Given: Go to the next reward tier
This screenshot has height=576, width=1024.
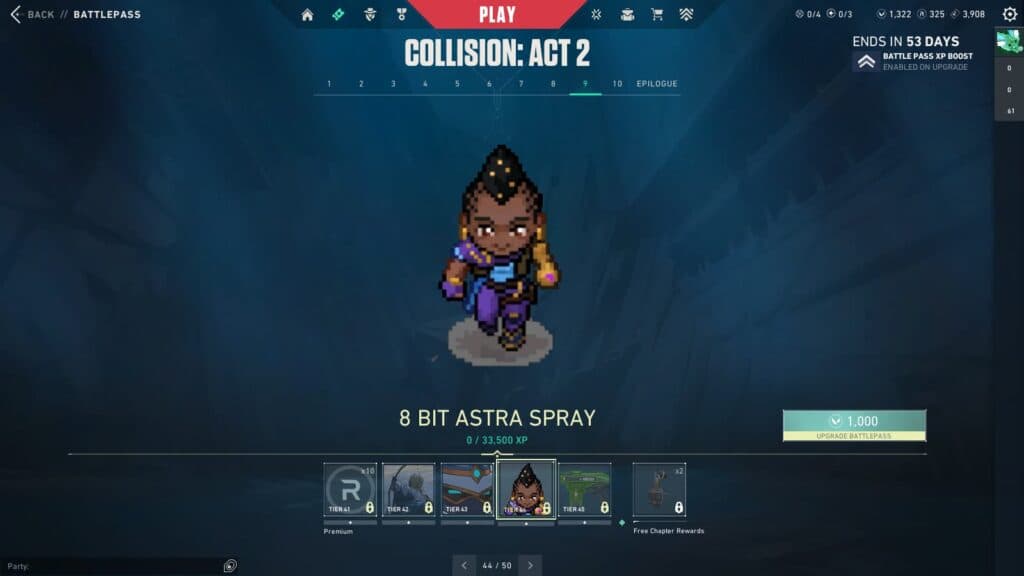Looking at the screenshot, I should (530, 565).
